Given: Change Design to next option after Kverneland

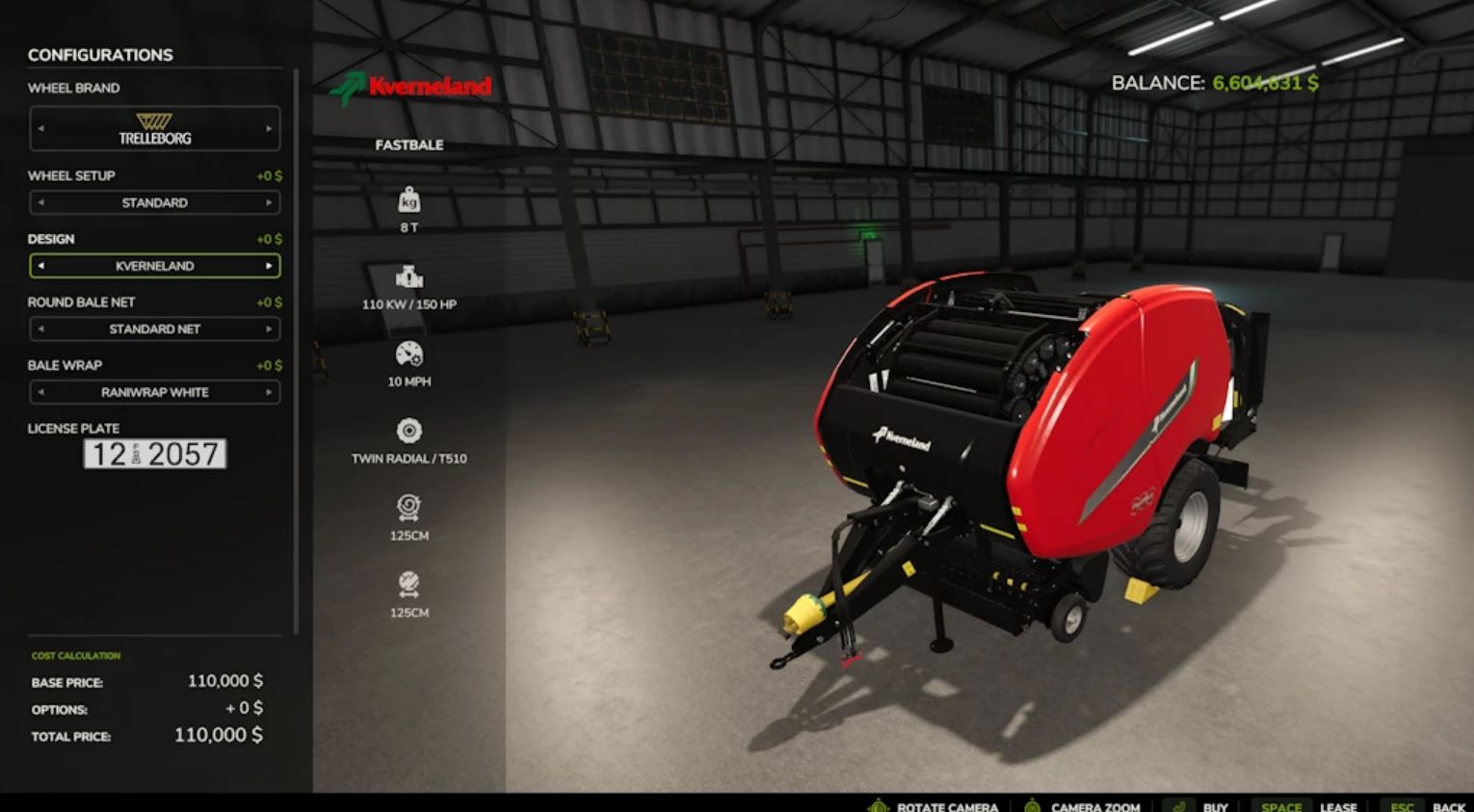Looking at the screenshot, I should coord(269,266).
